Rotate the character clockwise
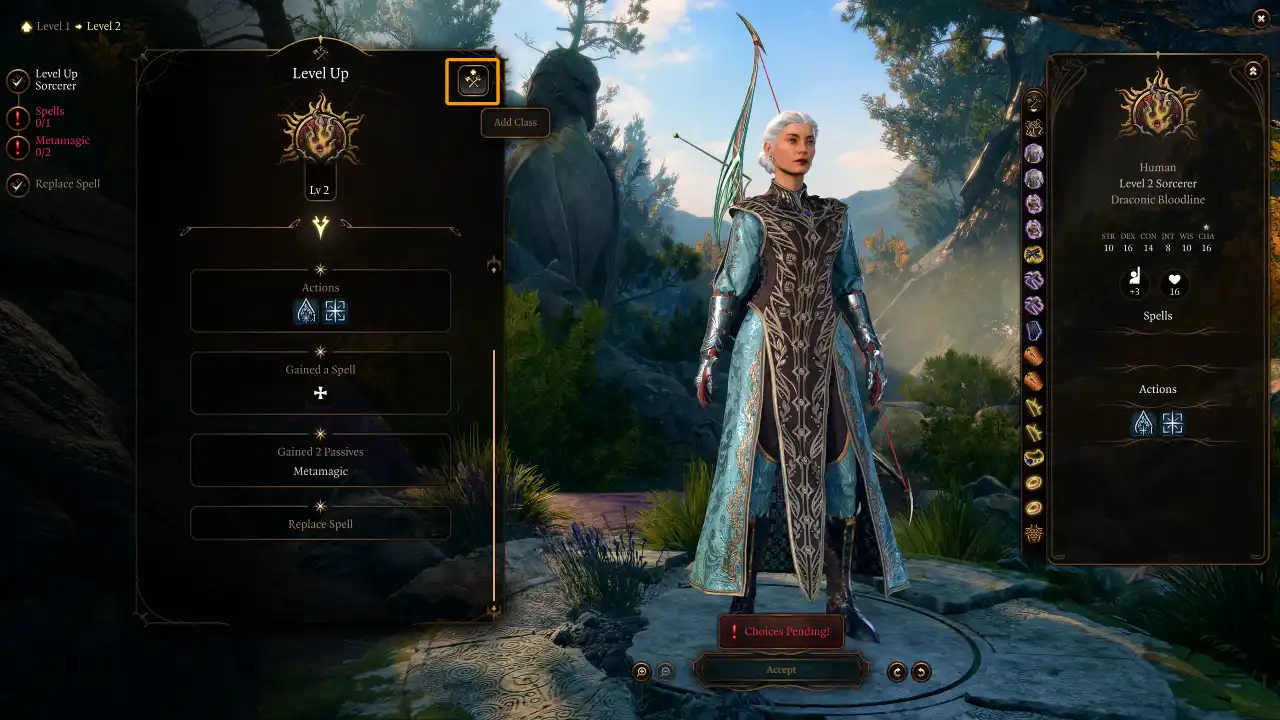The width and height of the screenshot is (1280, 720). click(x=897, y=672)
